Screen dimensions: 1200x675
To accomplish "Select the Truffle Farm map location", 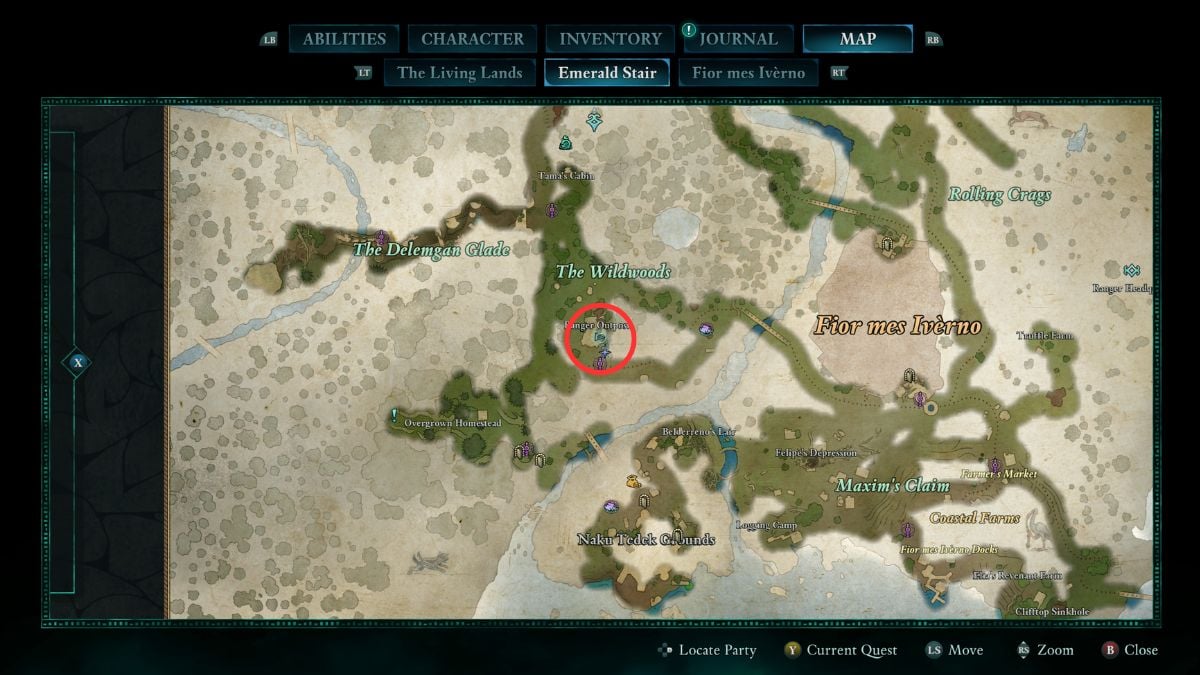I will coord(1044,336).
